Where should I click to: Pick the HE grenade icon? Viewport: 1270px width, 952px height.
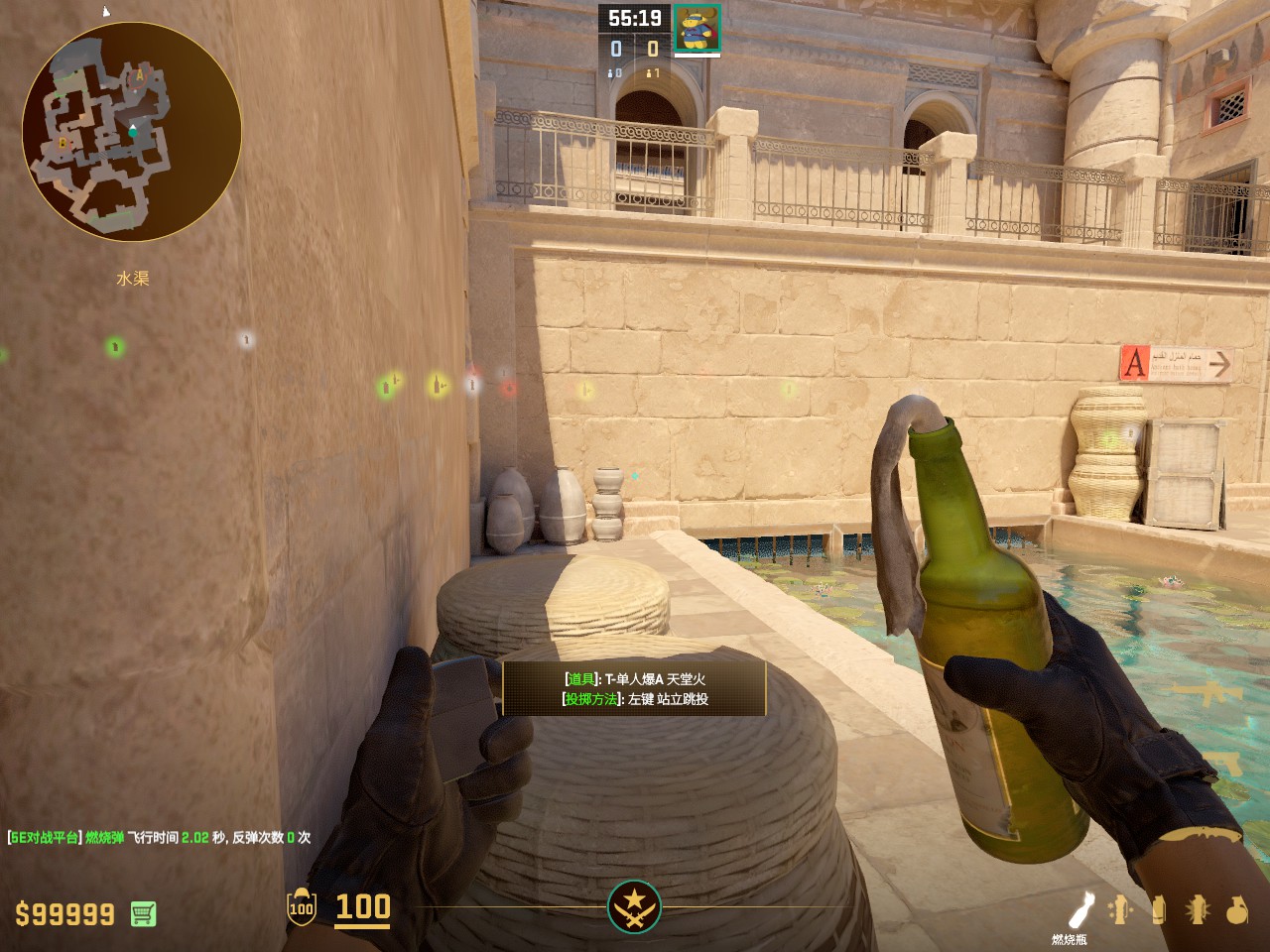pyautogui.click(x=1236, y=909)
